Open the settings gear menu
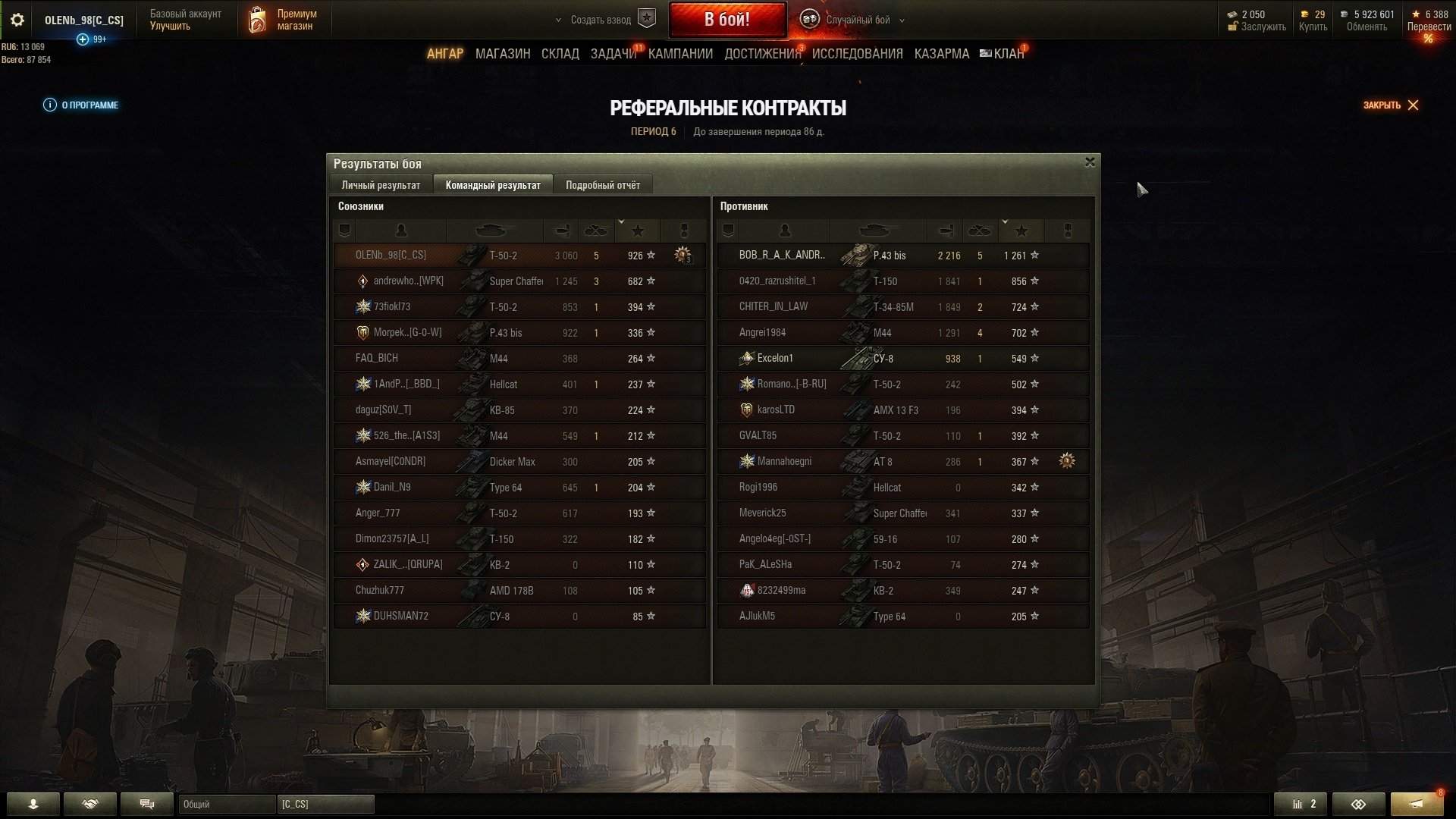This screenshot has height=819, width=1456. click(x=17, y=20)
